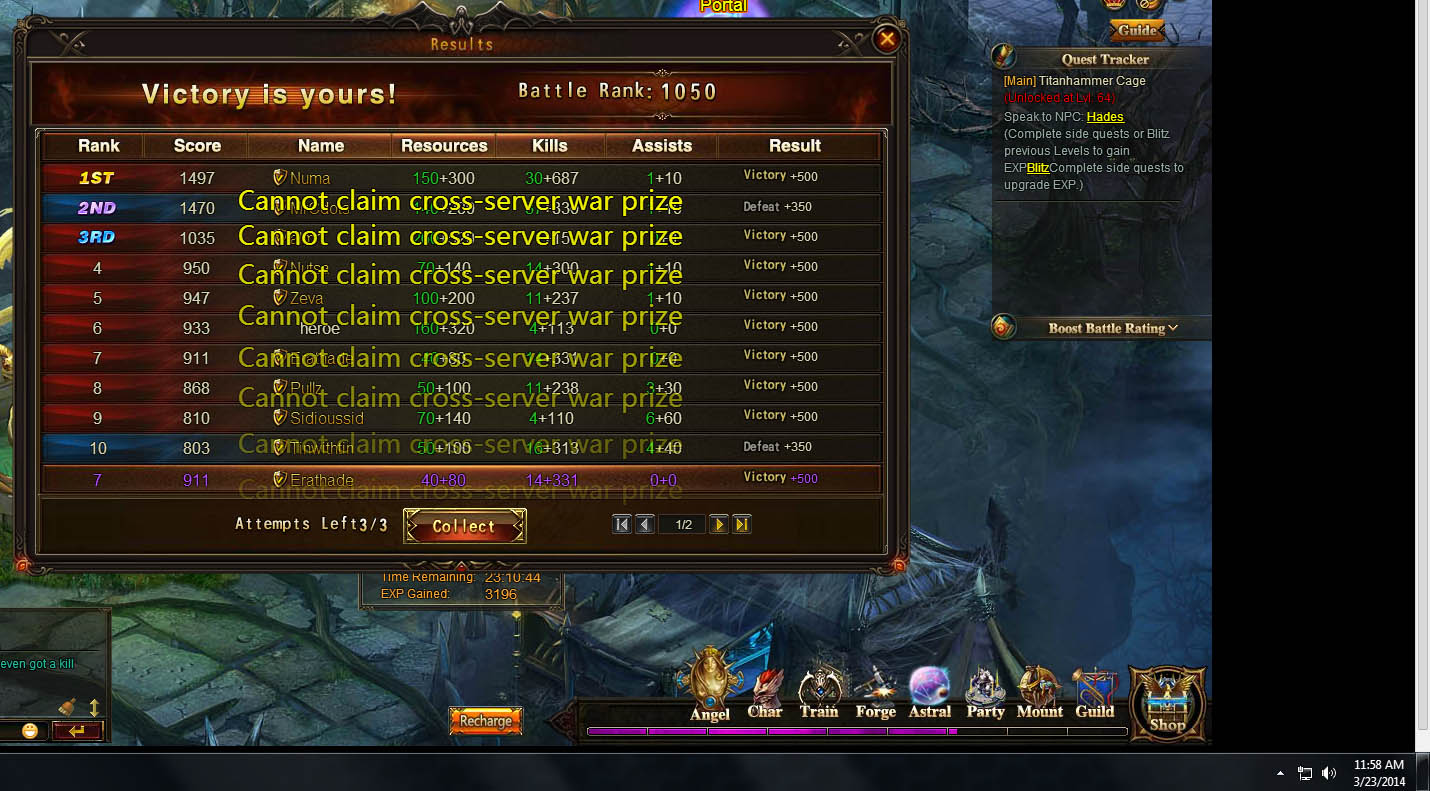Open the Shop
The width and height of the screenshot is (1430, 791).
tap(1167, 703)
